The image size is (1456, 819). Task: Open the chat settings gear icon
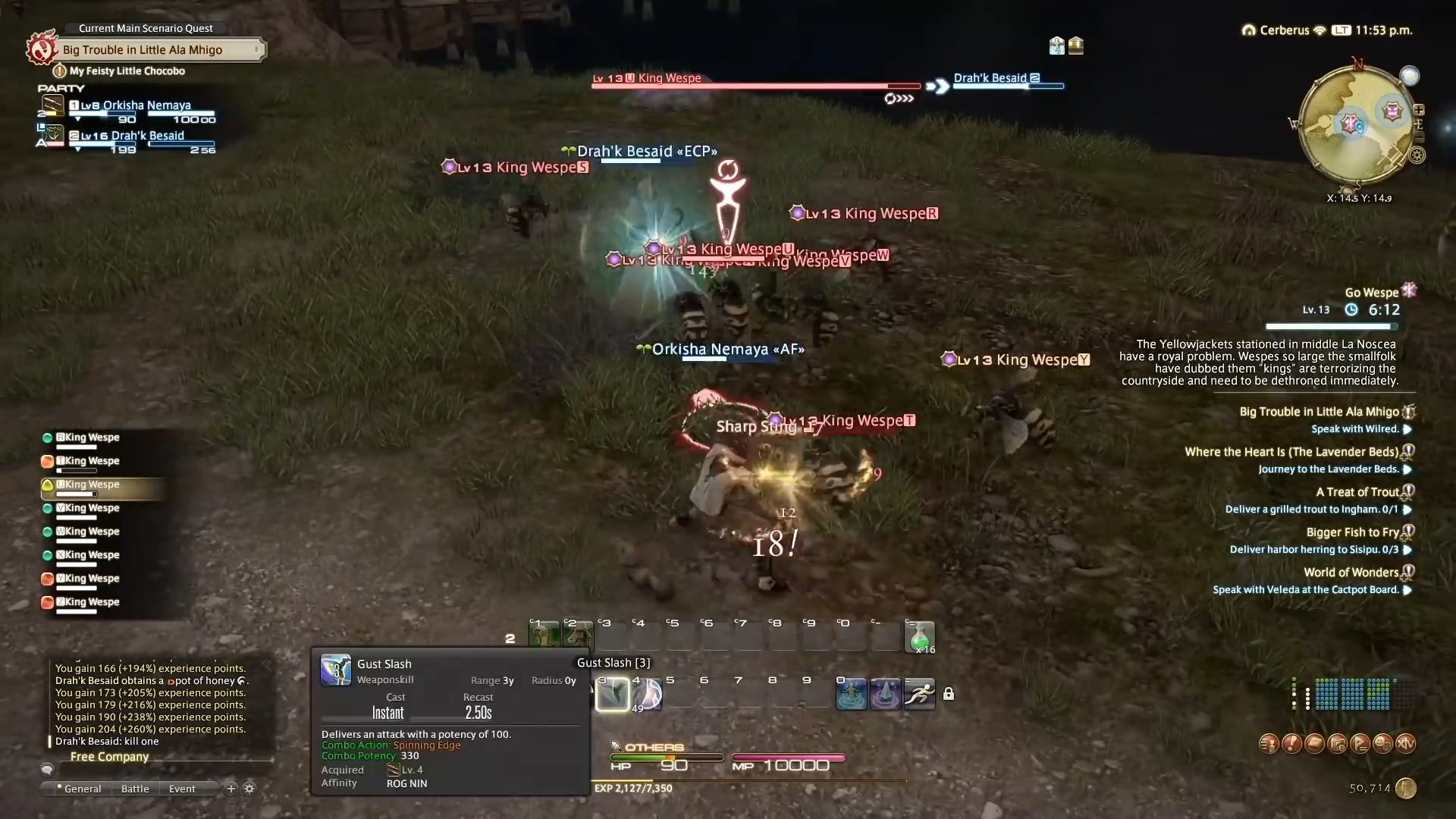(x=249, y=789)
